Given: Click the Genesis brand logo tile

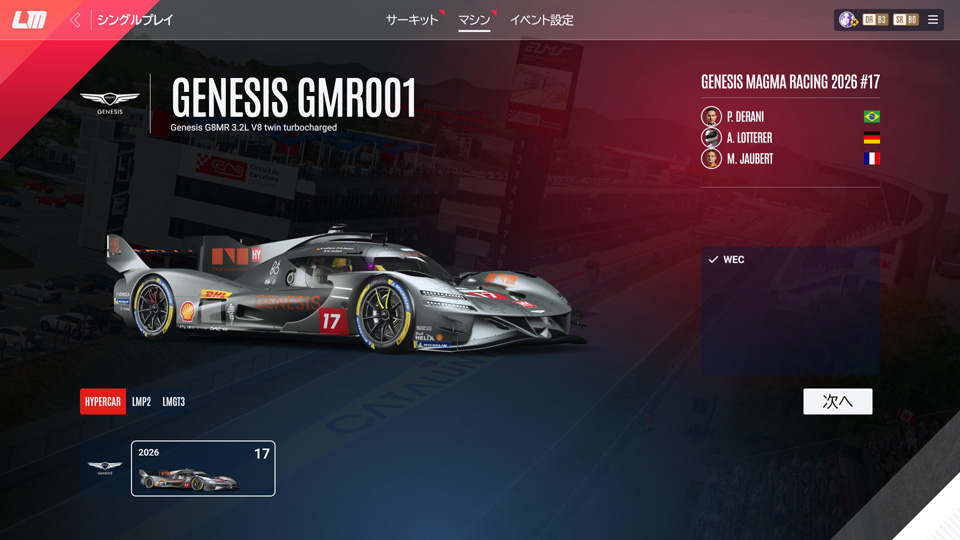Looking at the screenshot, I should [105, 468].
